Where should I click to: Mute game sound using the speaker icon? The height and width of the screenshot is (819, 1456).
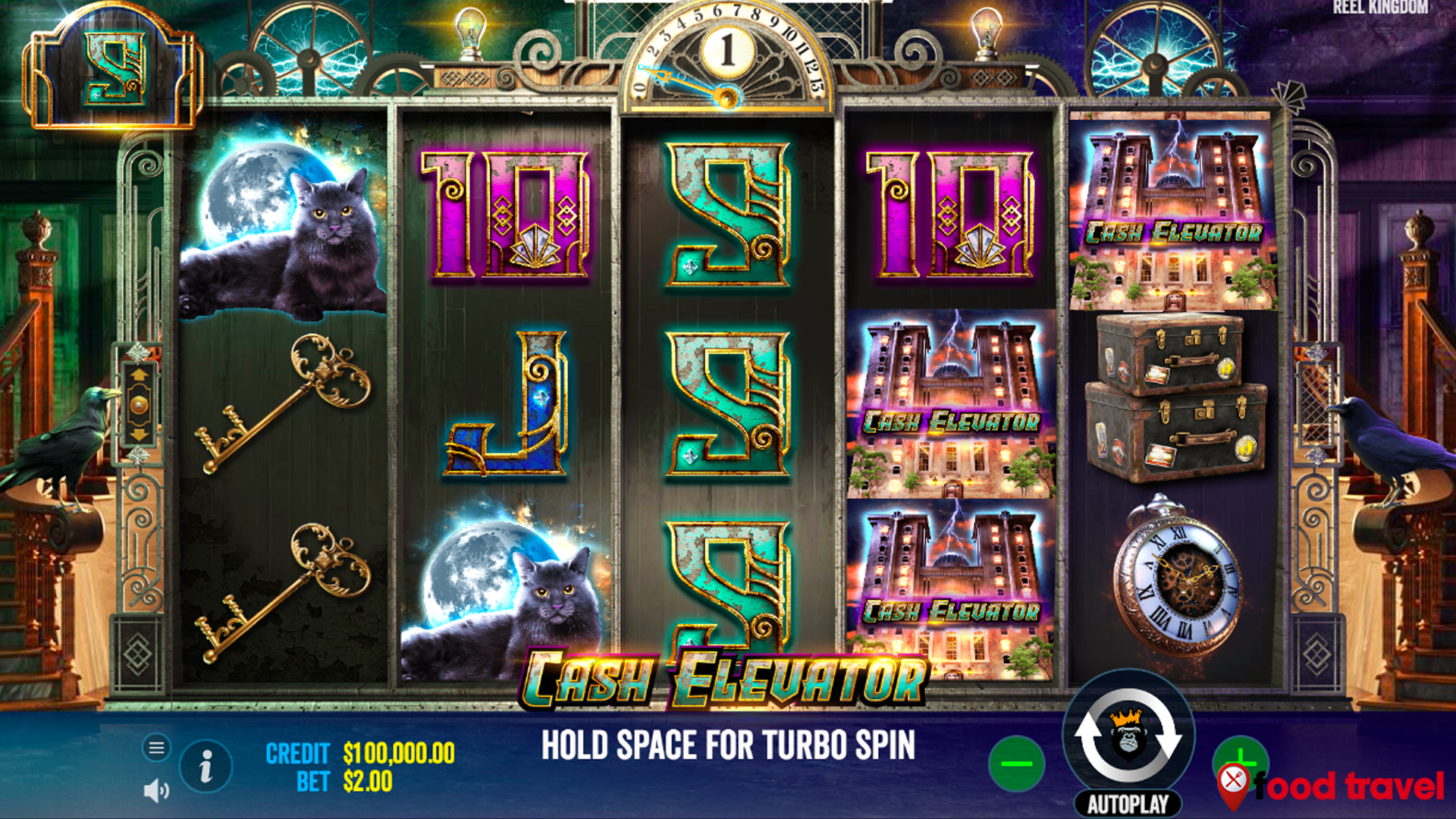point(156,791)
